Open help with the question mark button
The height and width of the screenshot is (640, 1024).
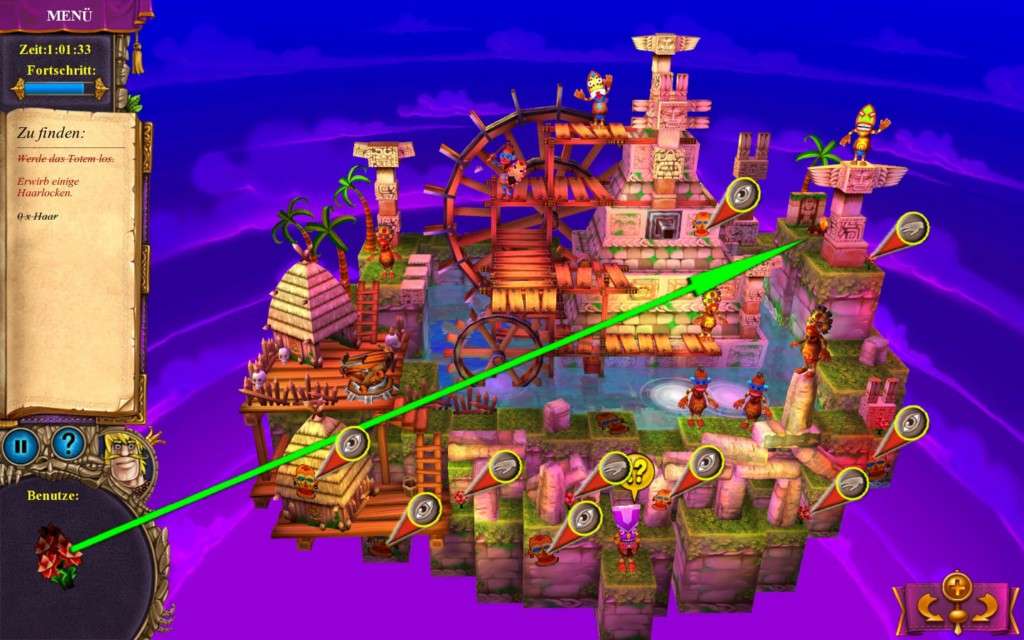(68, 443)
